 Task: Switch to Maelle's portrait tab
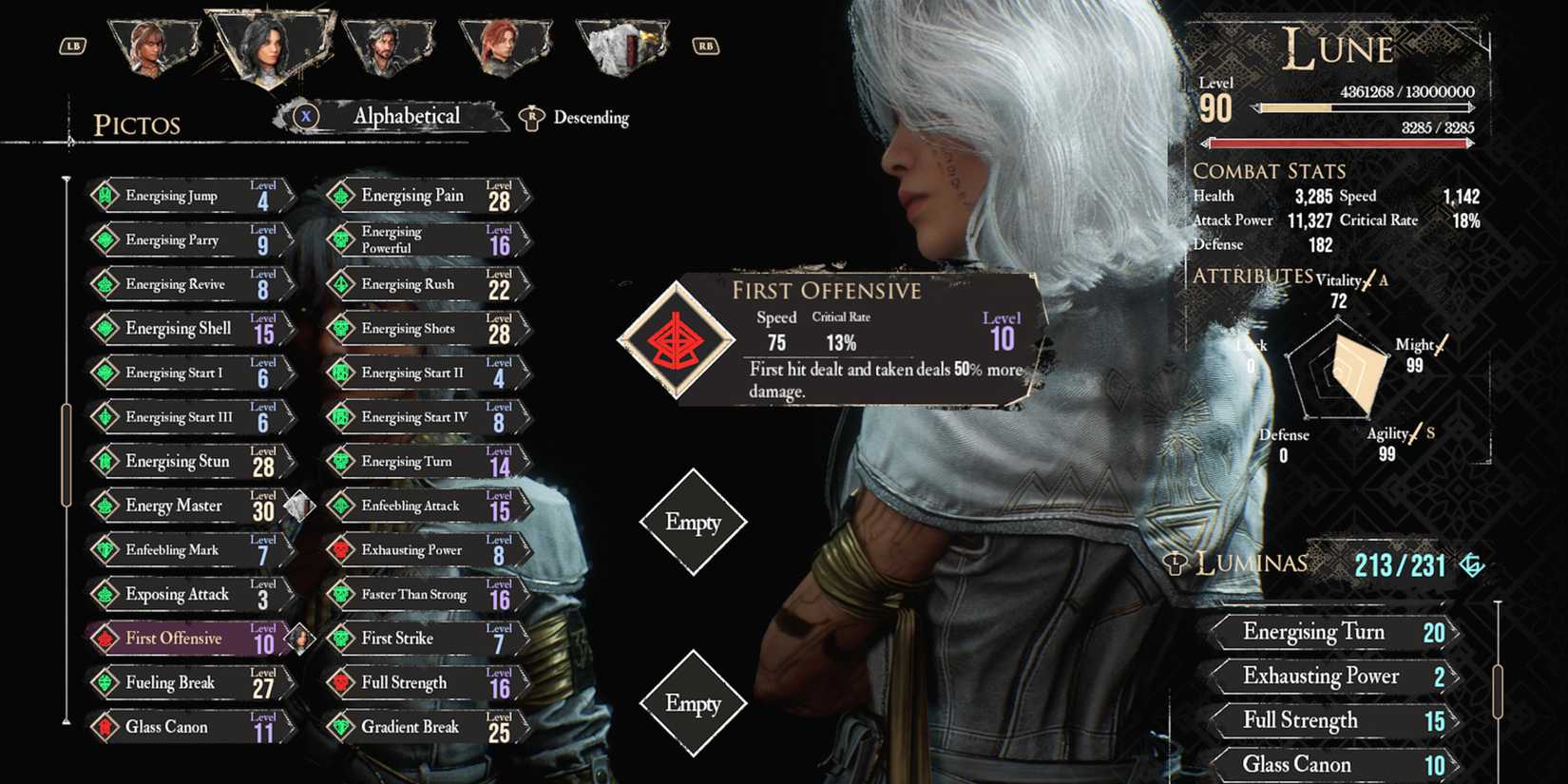click(152, 43)
